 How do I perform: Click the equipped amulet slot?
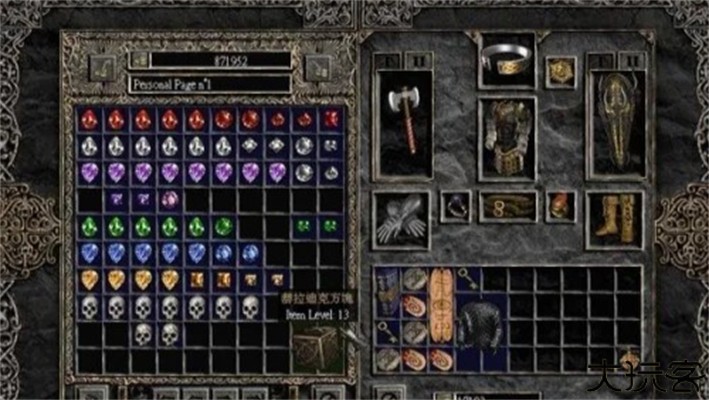tap(560, 71)
